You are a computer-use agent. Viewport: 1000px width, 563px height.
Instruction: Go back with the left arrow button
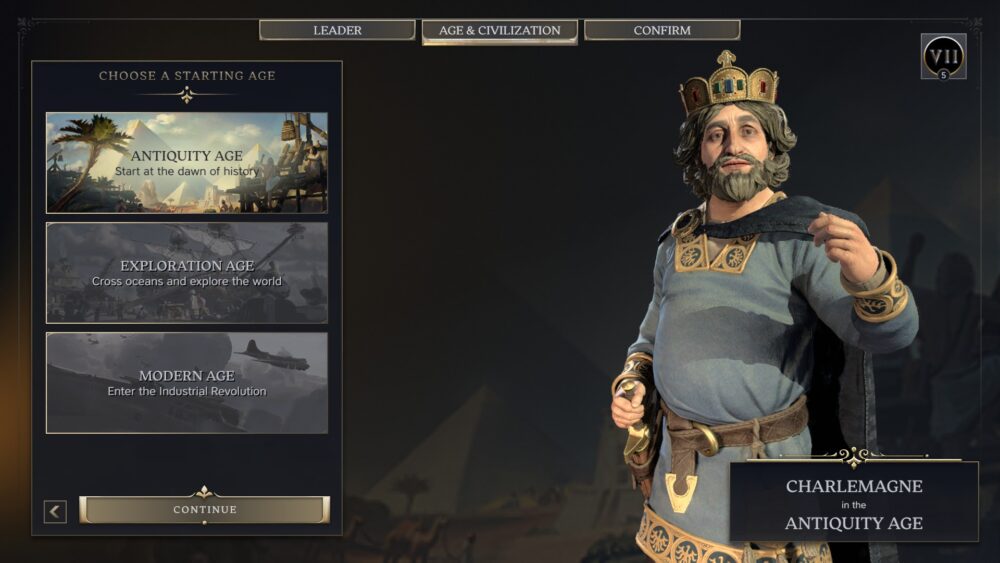(56, 511)
